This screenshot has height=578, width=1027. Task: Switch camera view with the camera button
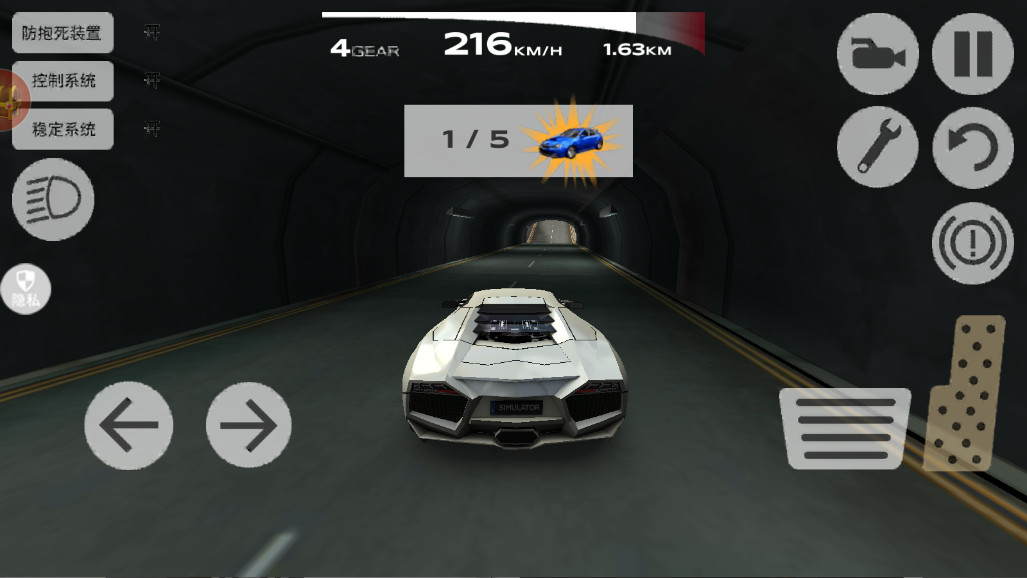877,54
